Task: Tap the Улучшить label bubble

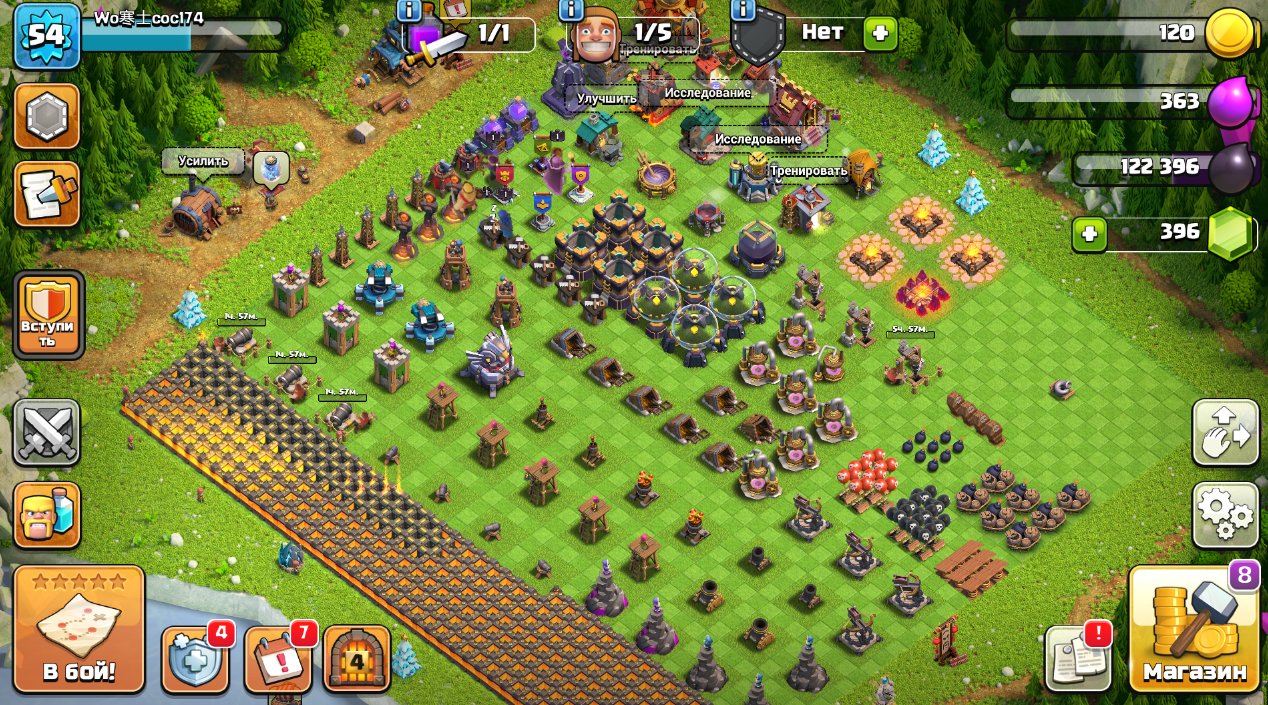Action: click(x=606, y=98)
